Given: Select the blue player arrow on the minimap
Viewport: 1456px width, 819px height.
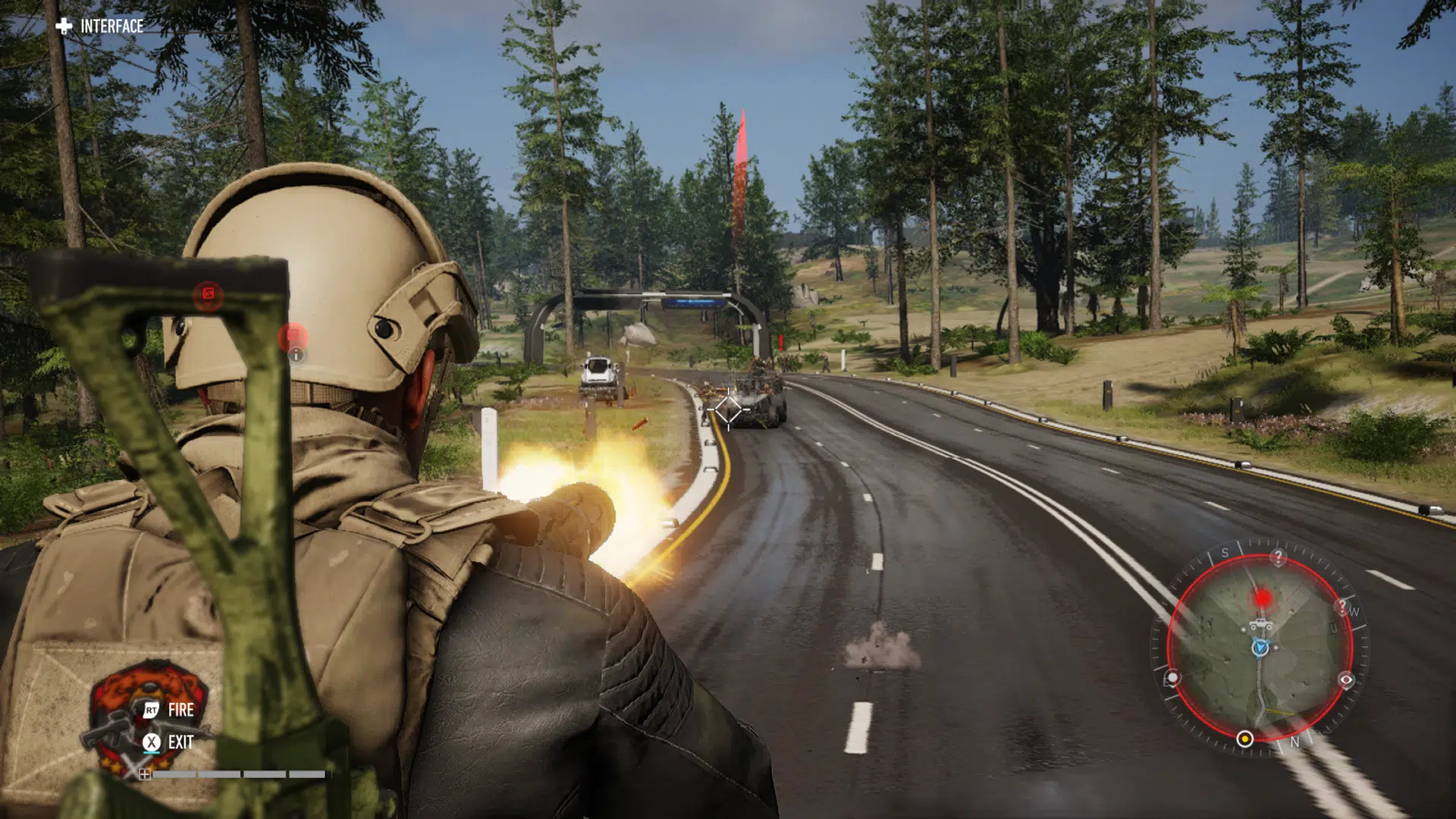Looking at the screenshot, I should point(1259,647).
